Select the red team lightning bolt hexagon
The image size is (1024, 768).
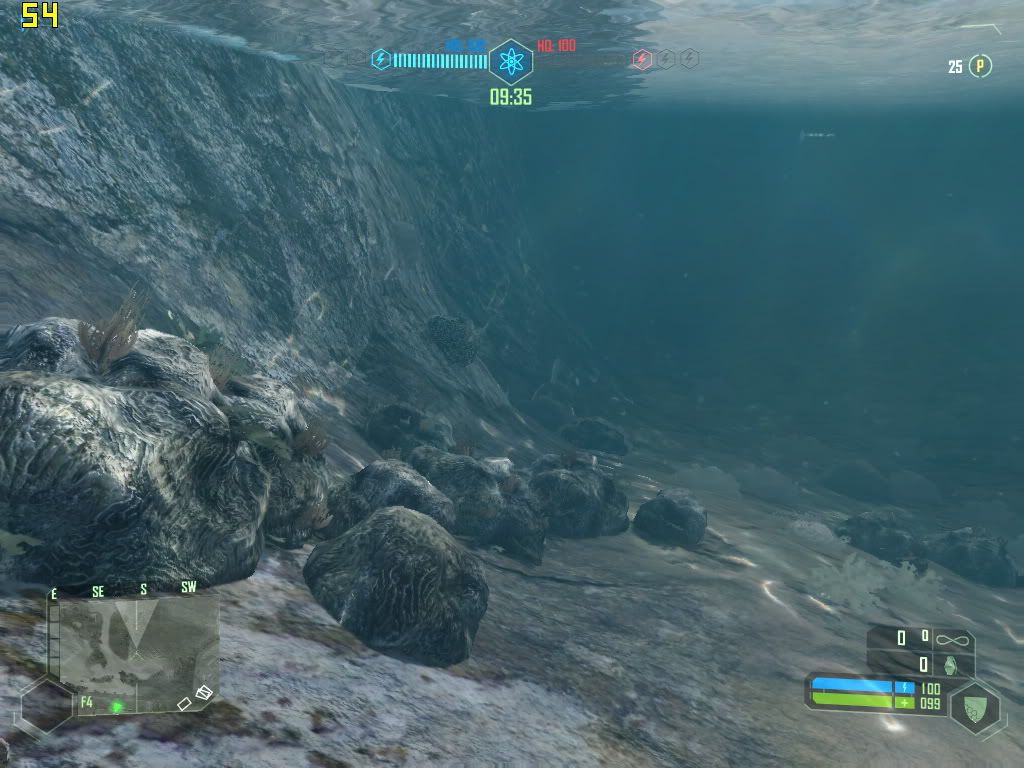coord(641,60)
